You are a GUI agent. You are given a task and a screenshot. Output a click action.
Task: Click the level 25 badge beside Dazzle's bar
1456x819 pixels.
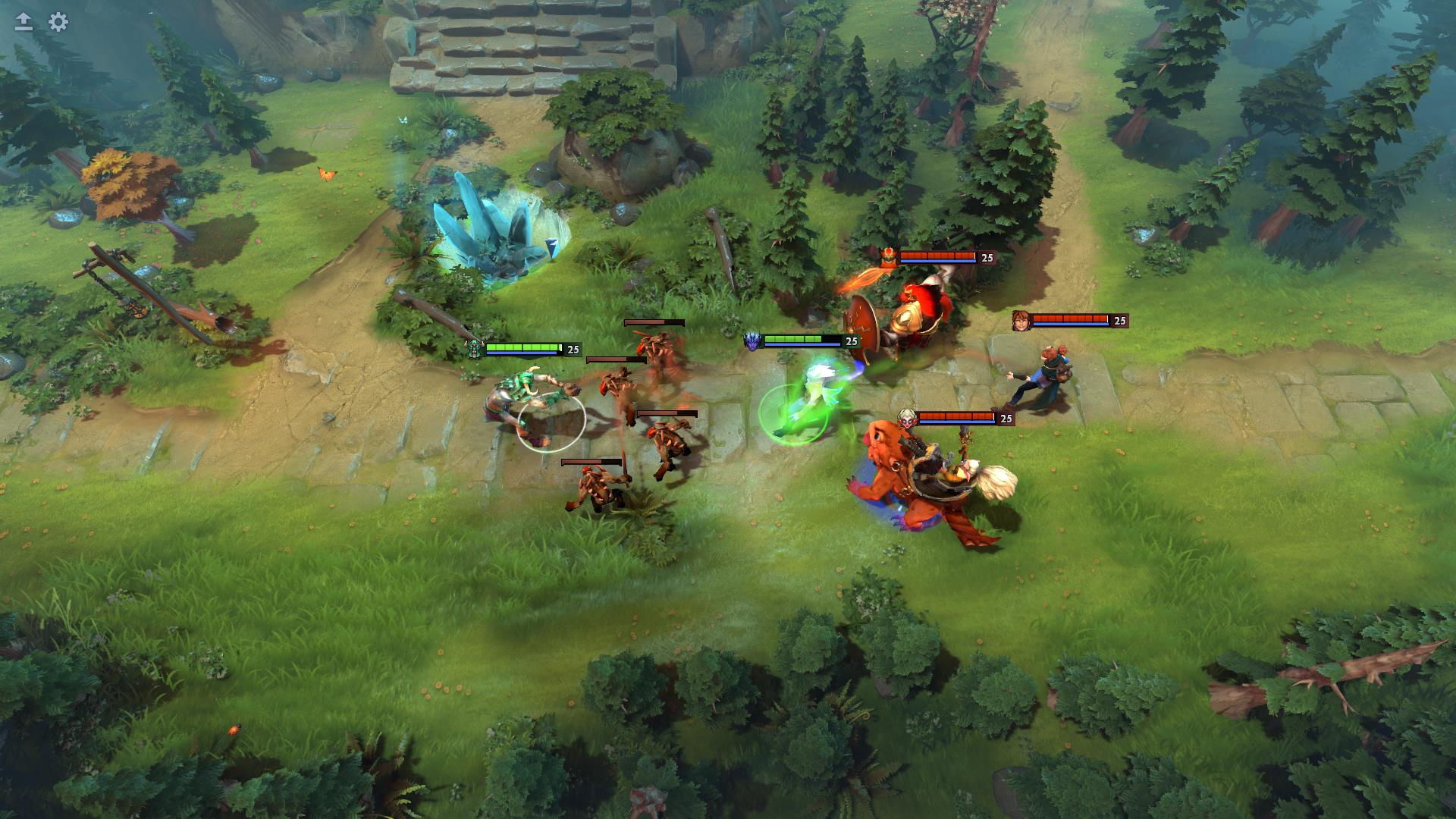point(1008,417)
